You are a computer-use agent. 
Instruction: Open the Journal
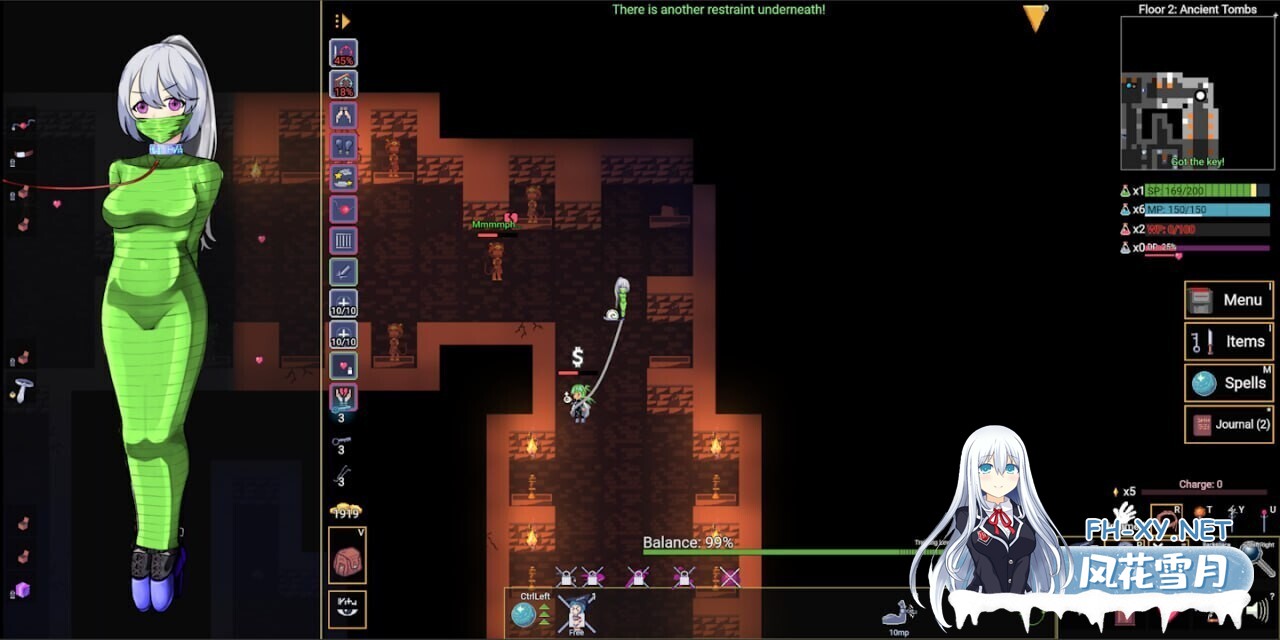coord(1229,424)
